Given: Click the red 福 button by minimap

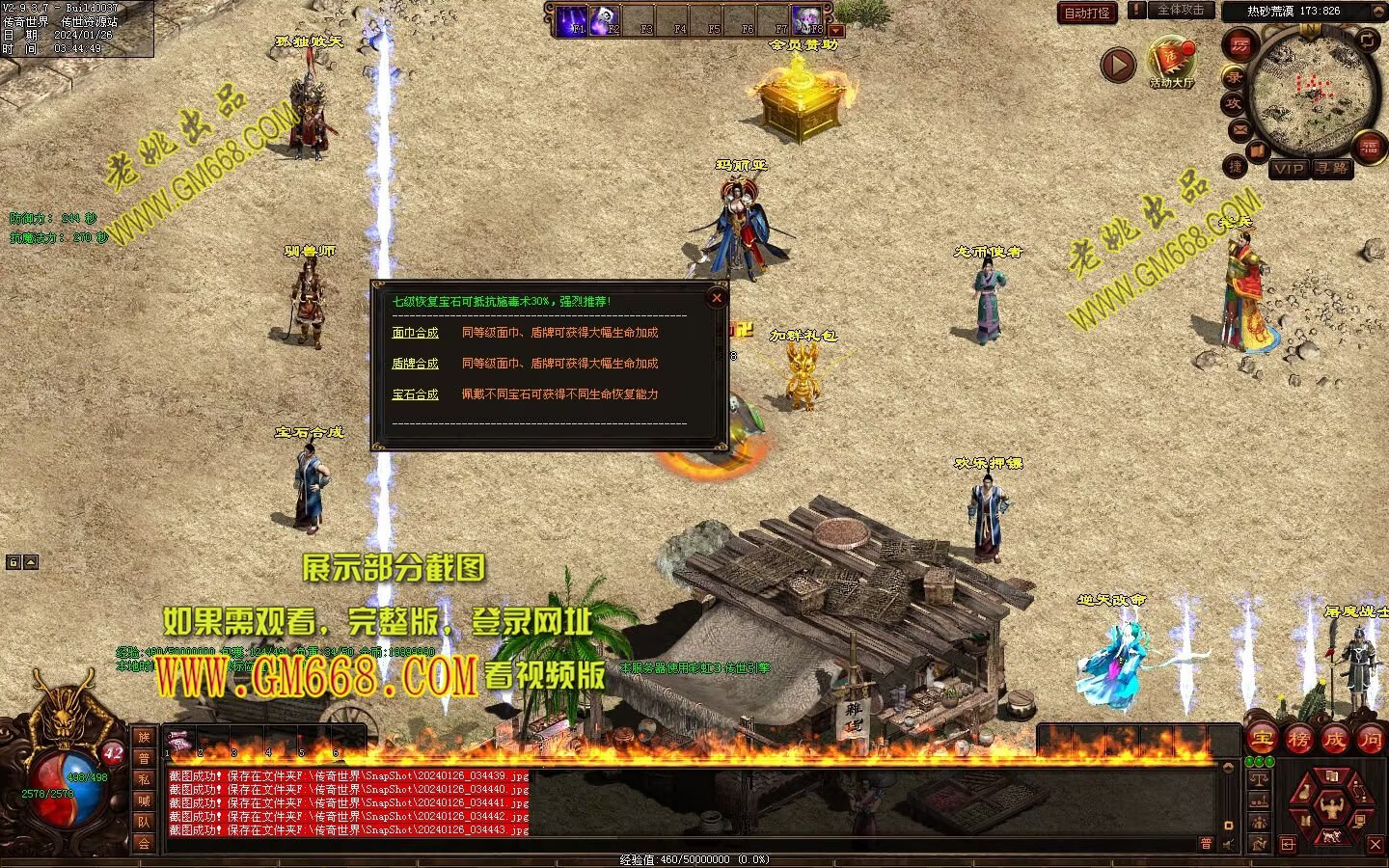Looking at the screenshot, I should coord(1369,148).
